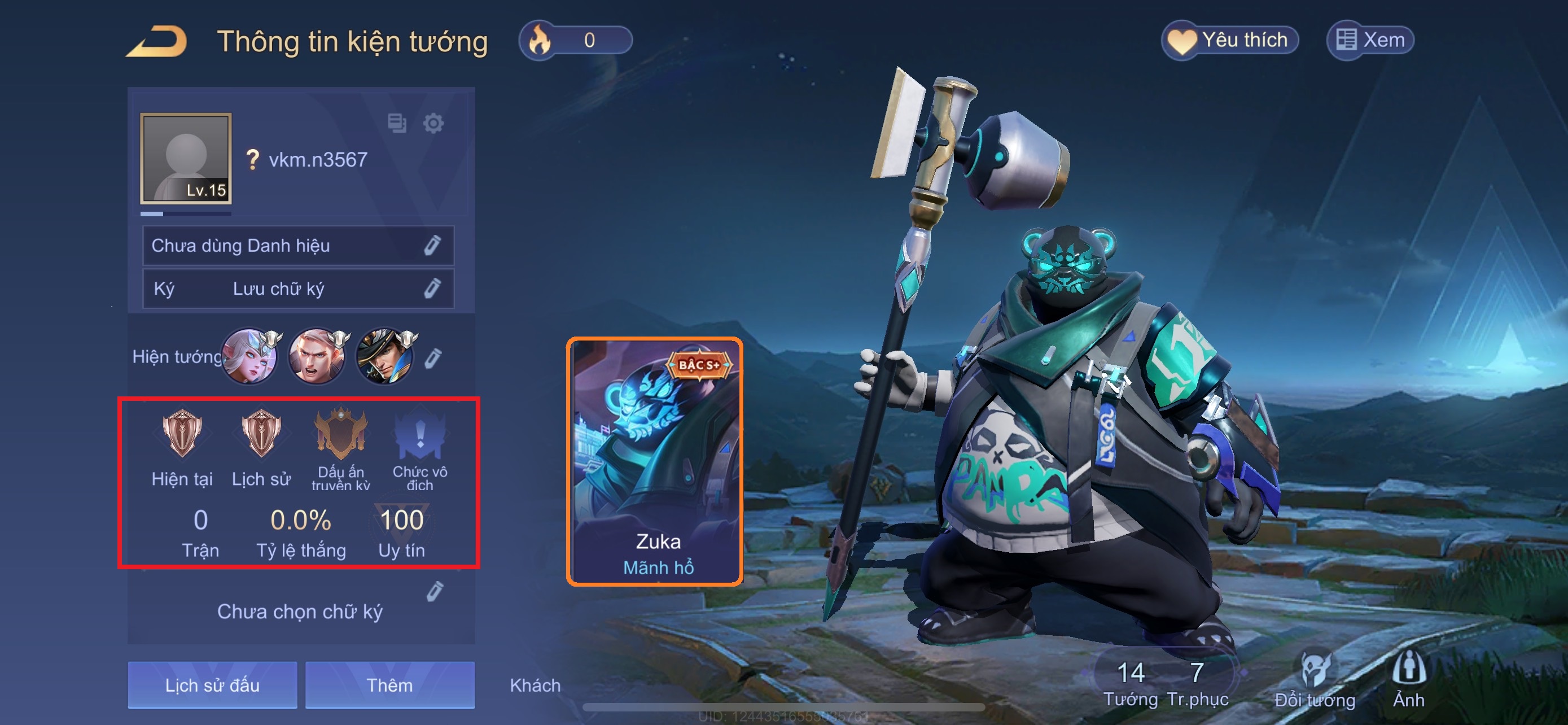1568x725 pixels.
Task: Open the Xem view button
Action: tap(1370, 41)
